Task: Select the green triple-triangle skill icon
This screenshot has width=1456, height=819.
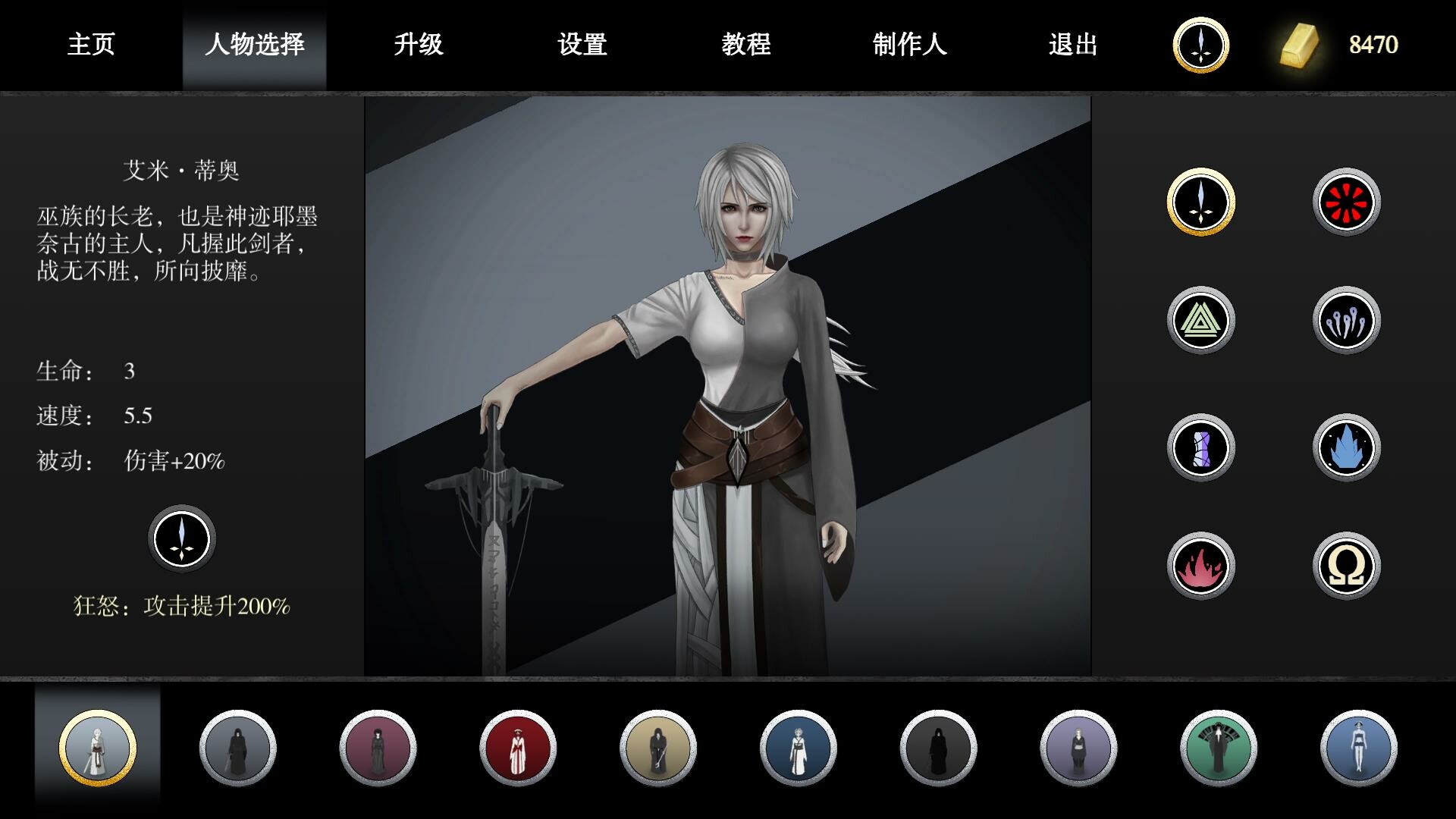Action: tap(1200, 321)
